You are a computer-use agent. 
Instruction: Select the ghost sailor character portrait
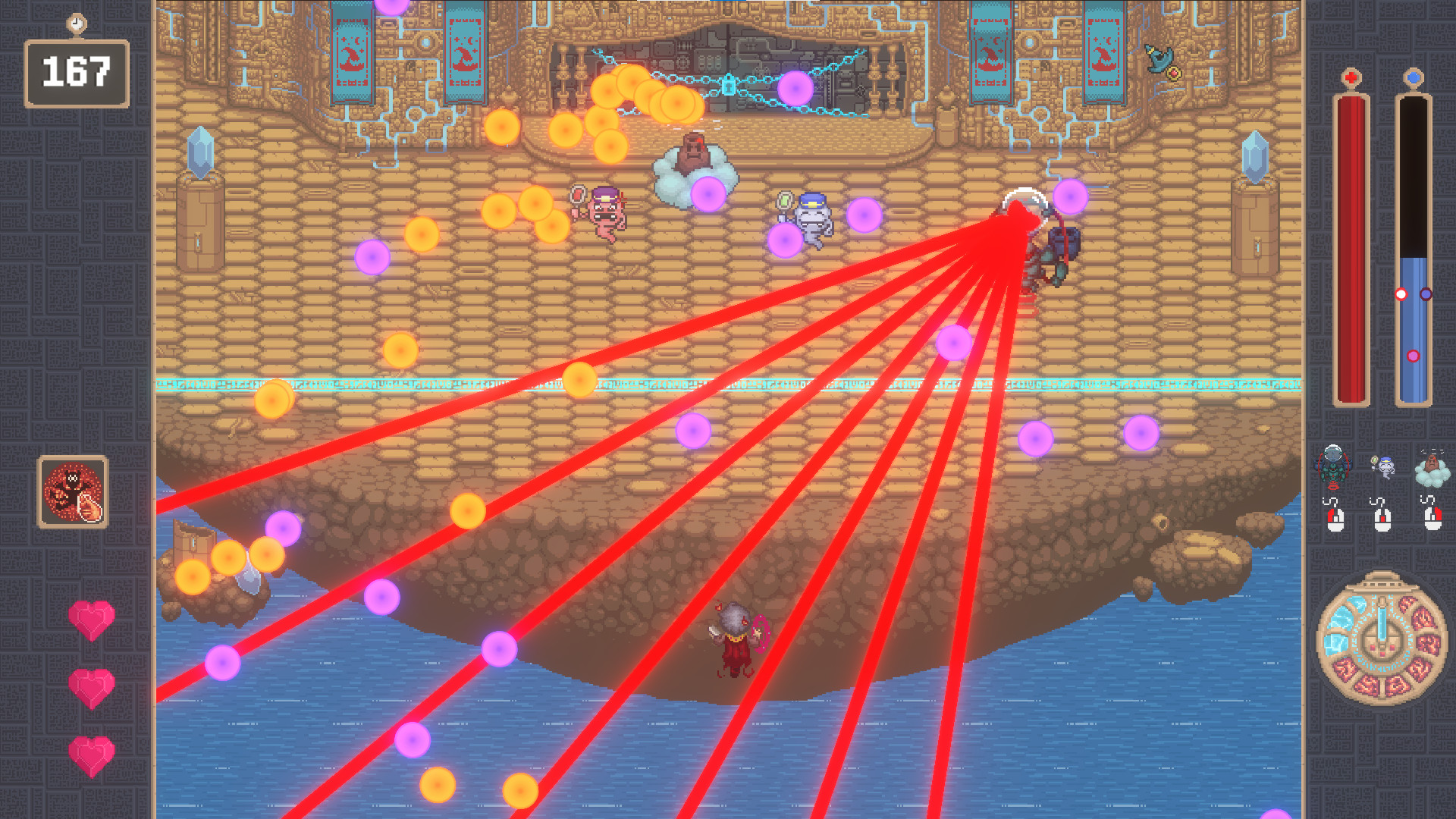[1384, 468]
